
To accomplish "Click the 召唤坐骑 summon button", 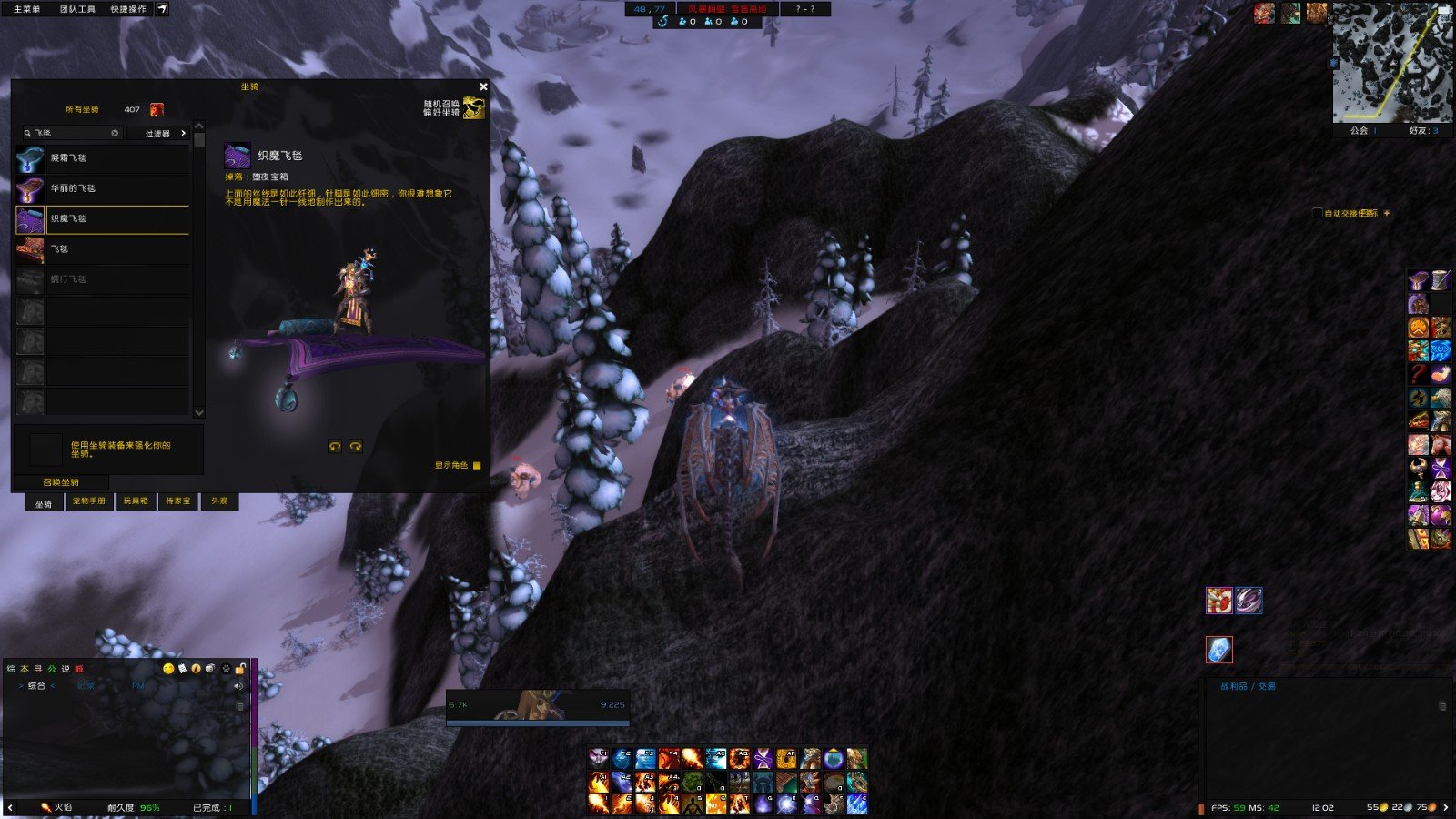I will pos(61,482).
